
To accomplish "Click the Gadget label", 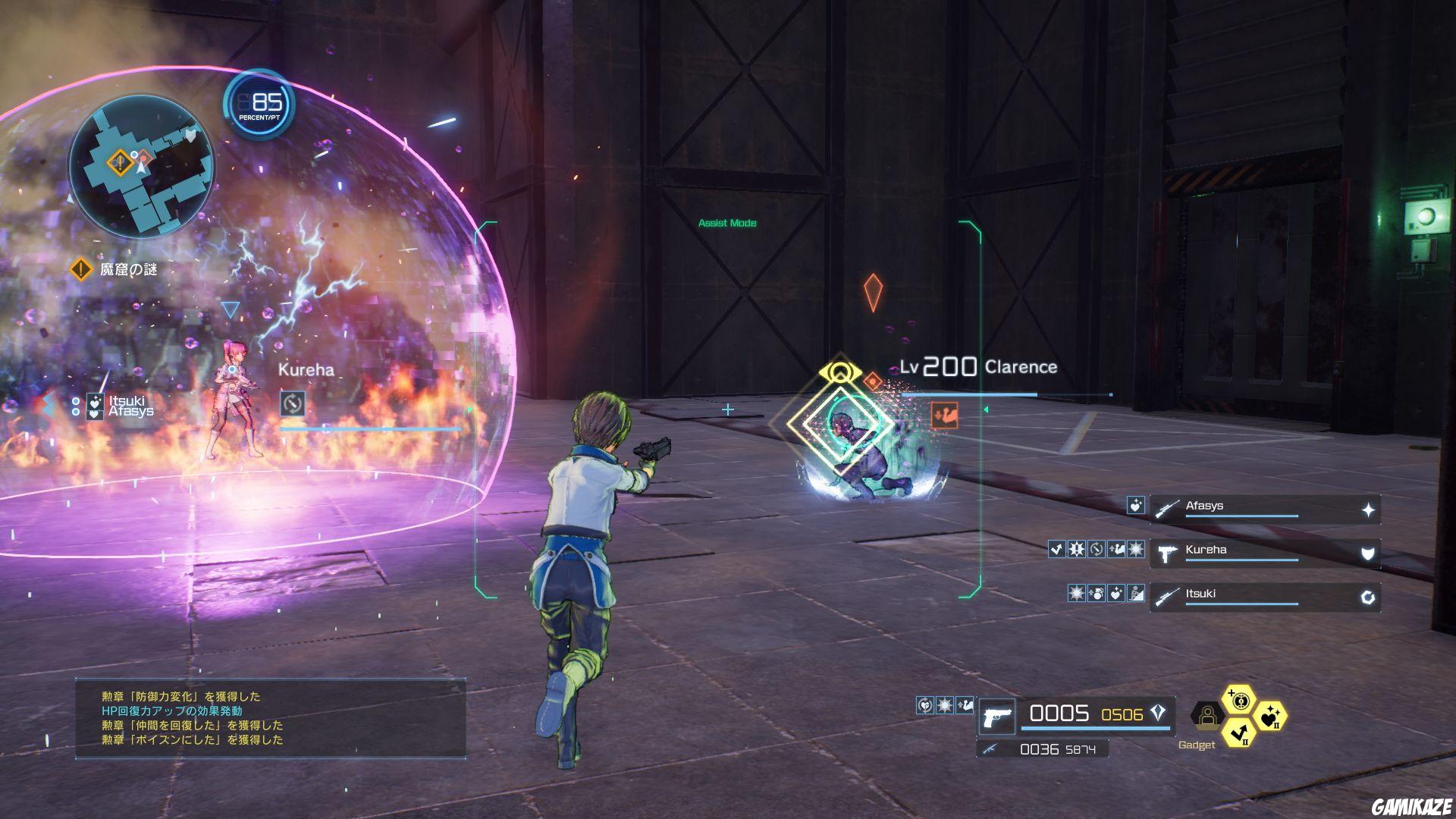I will point(1197,745).
